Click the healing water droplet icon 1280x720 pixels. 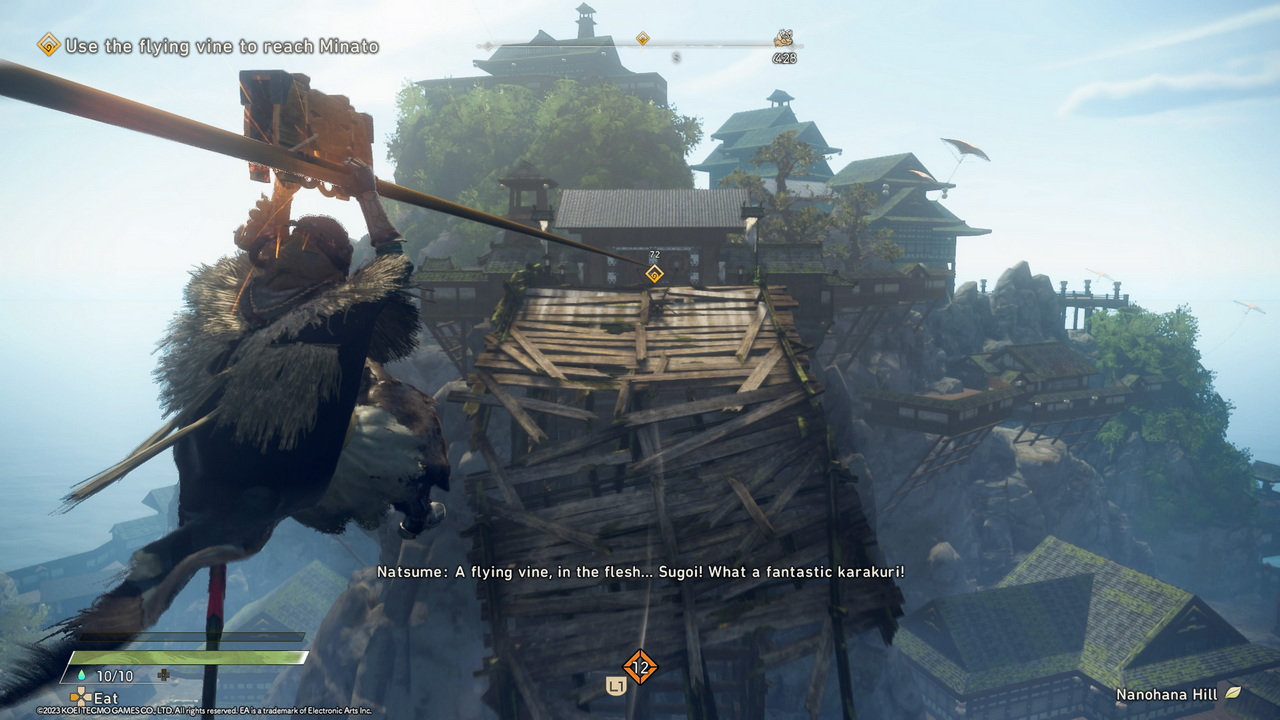click(x=82, y=676)
